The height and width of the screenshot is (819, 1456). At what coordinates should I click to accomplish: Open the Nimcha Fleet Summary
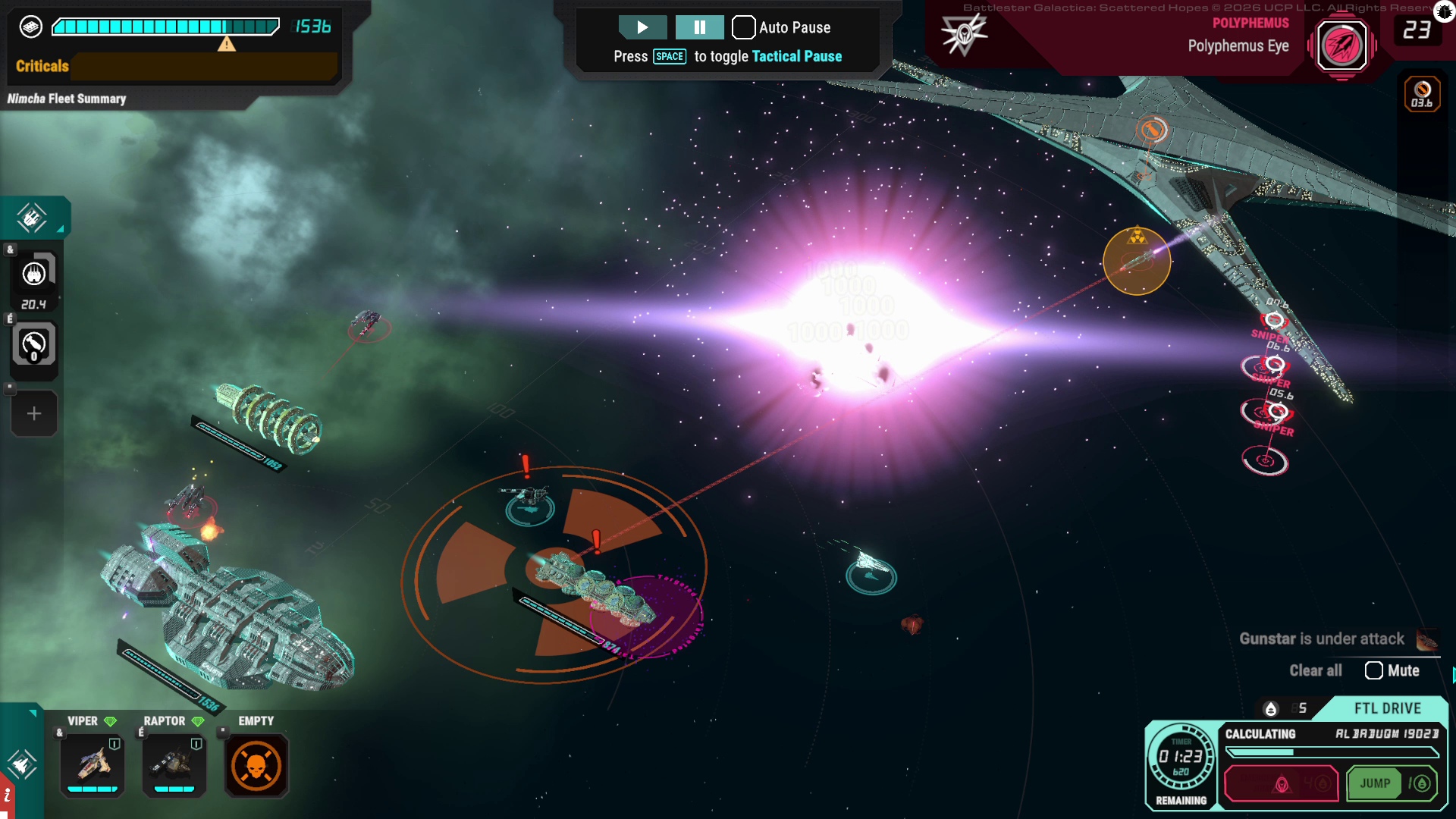67,99
